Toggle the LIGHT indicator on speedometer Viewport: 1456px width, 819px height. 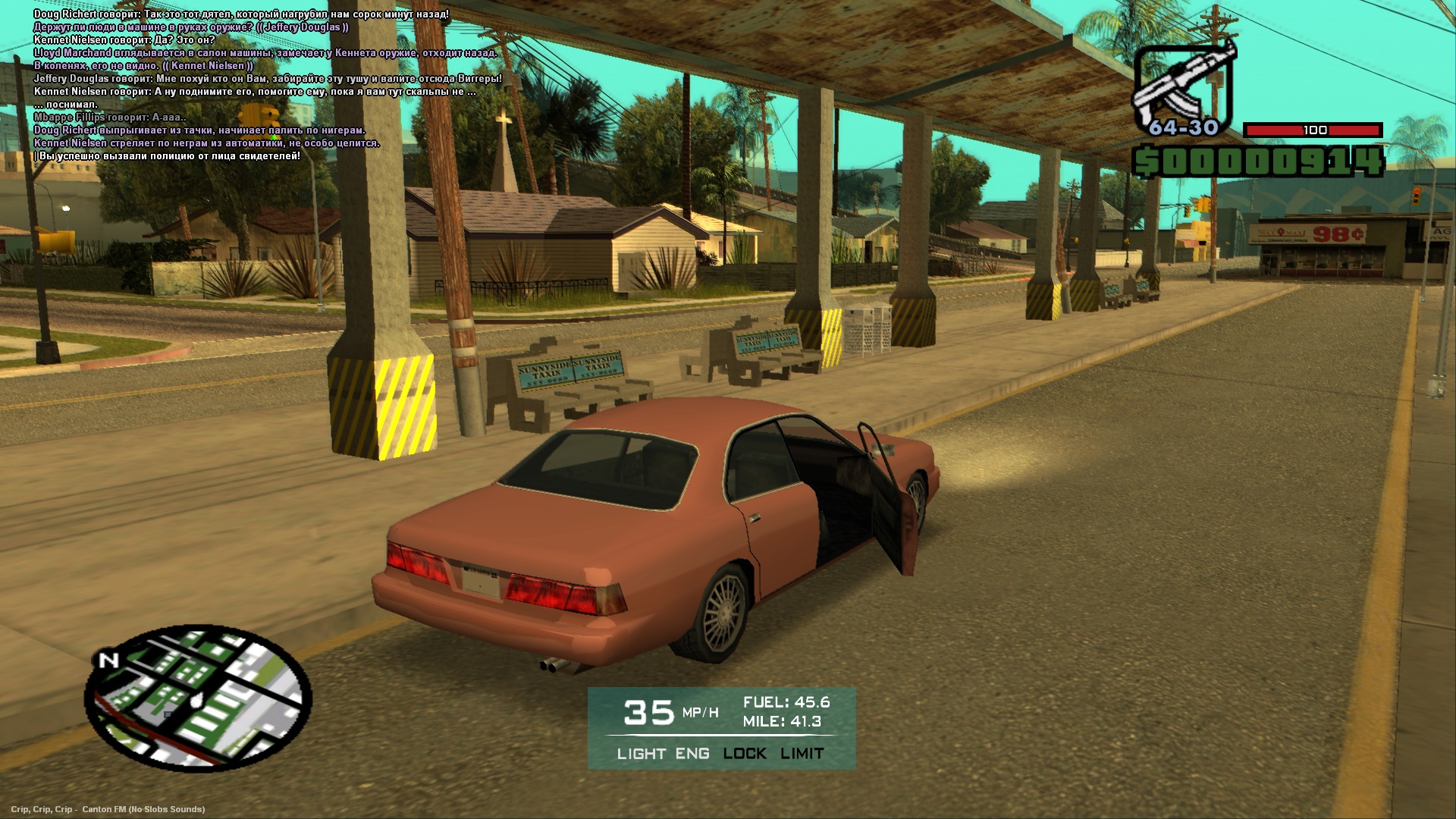[641, 754]
